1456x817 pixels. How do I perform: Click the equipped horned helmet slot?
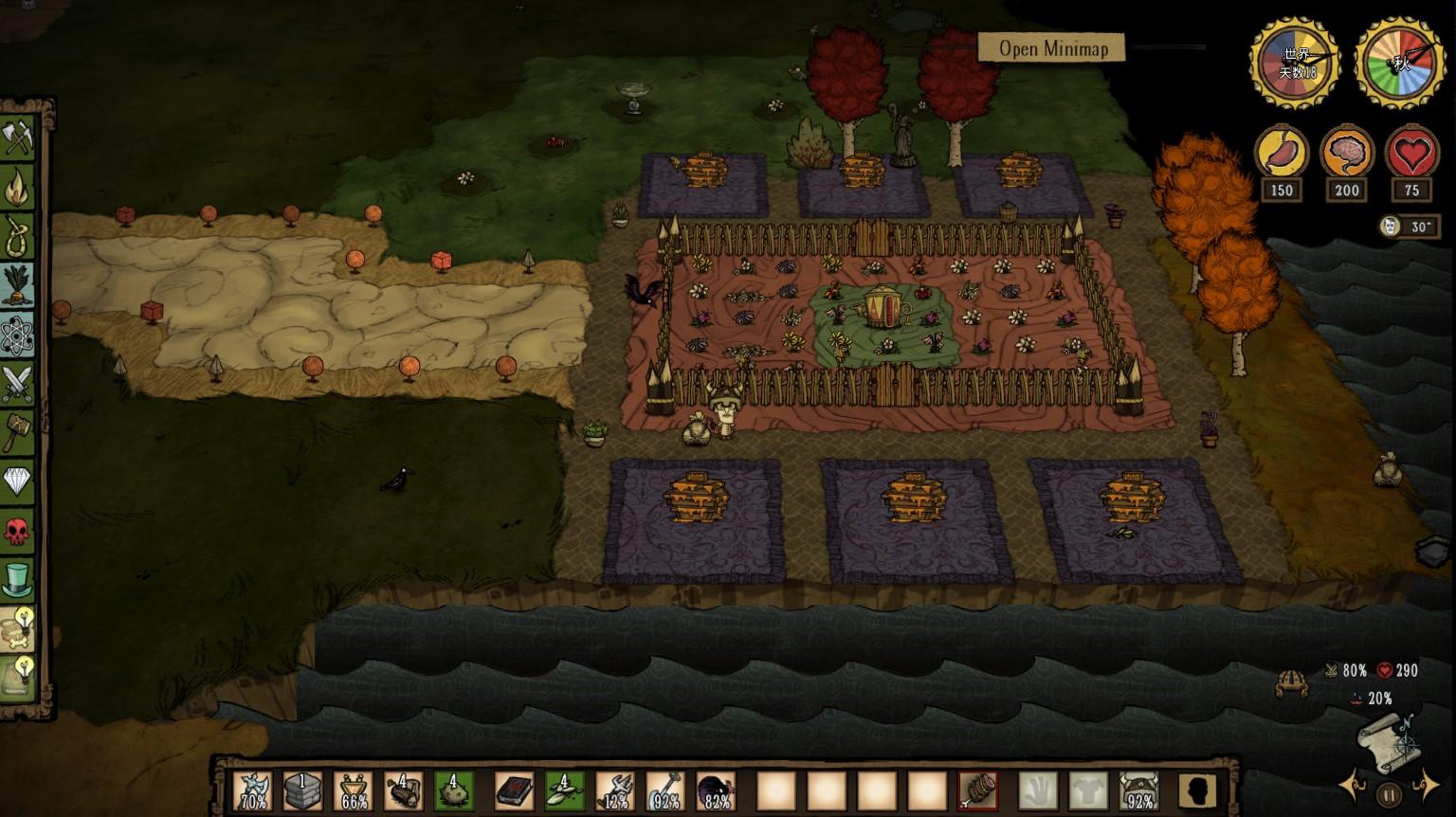click(x=1139, y=790)
